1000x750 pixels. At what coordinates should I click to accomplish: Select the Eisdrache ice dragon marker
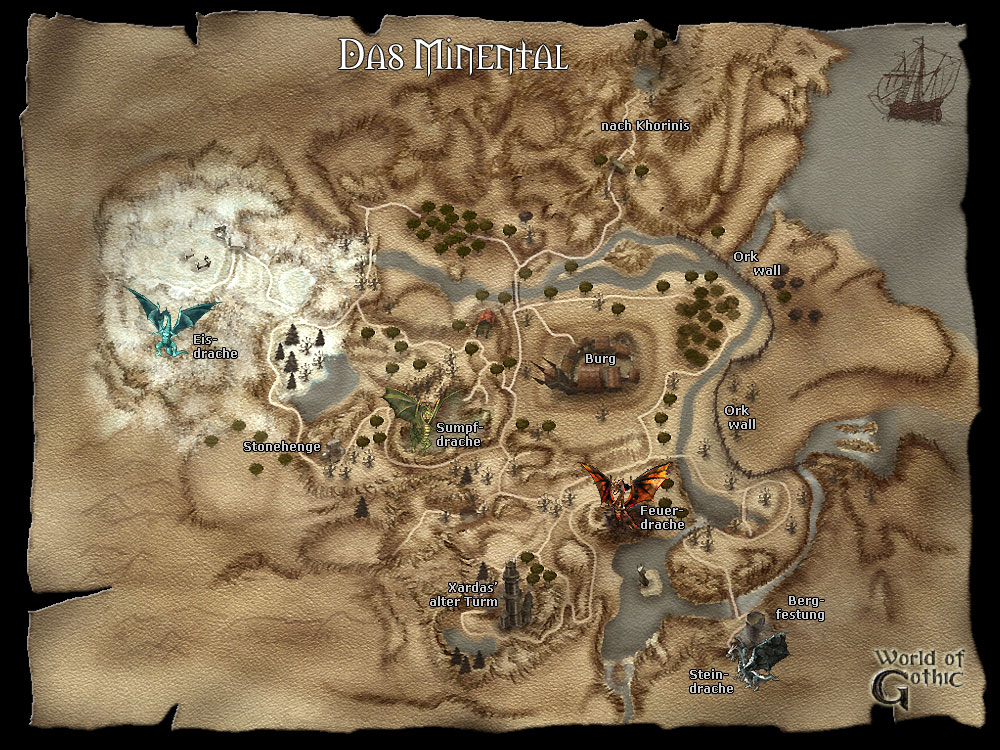pos(167,318)
